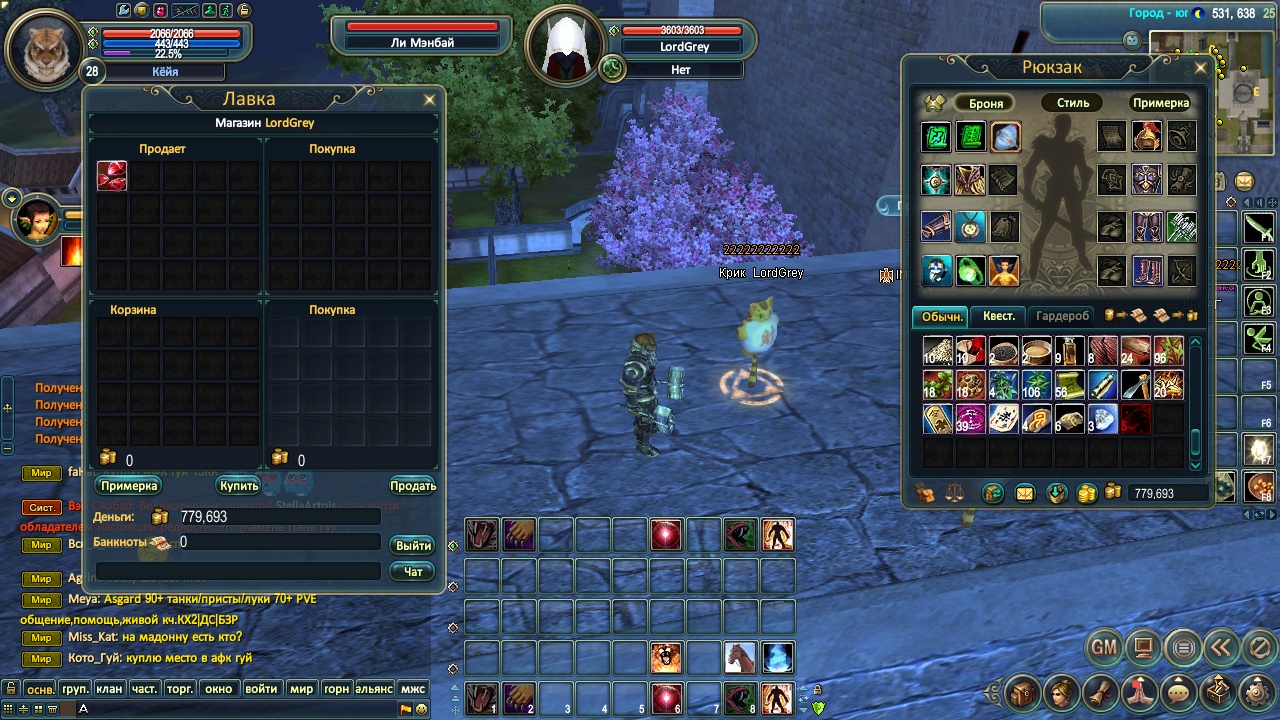Viewport: 1280px width, 720px height.
Task: Close the Лавка shop window
Action: click(x=430, y=100)
